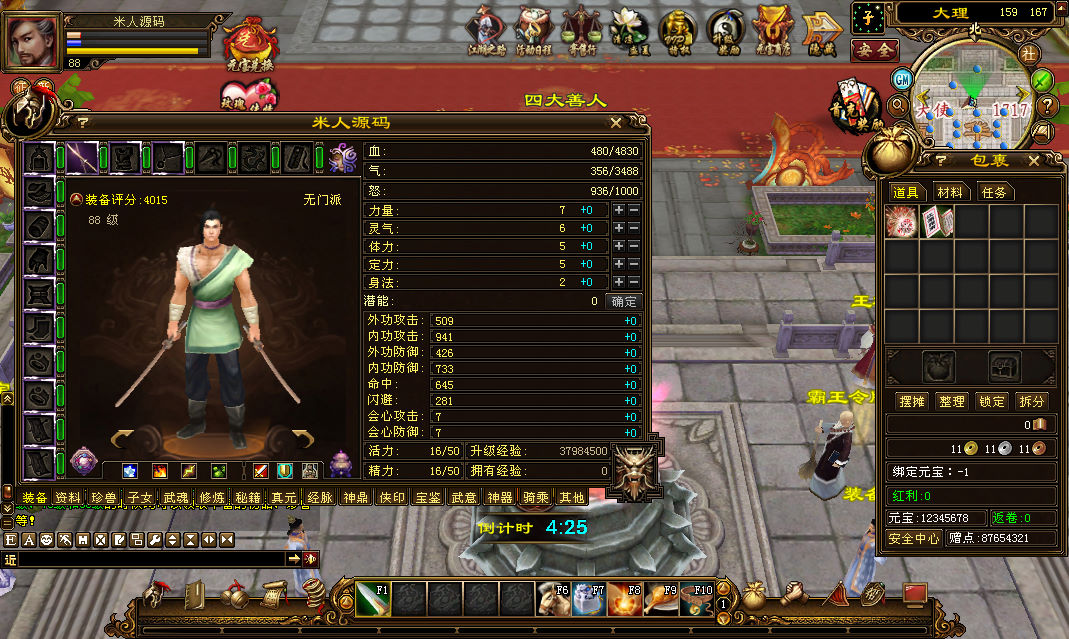Open the 摆摊 stall button
The height and width of the screenshot is (639, 1069).
911,401
